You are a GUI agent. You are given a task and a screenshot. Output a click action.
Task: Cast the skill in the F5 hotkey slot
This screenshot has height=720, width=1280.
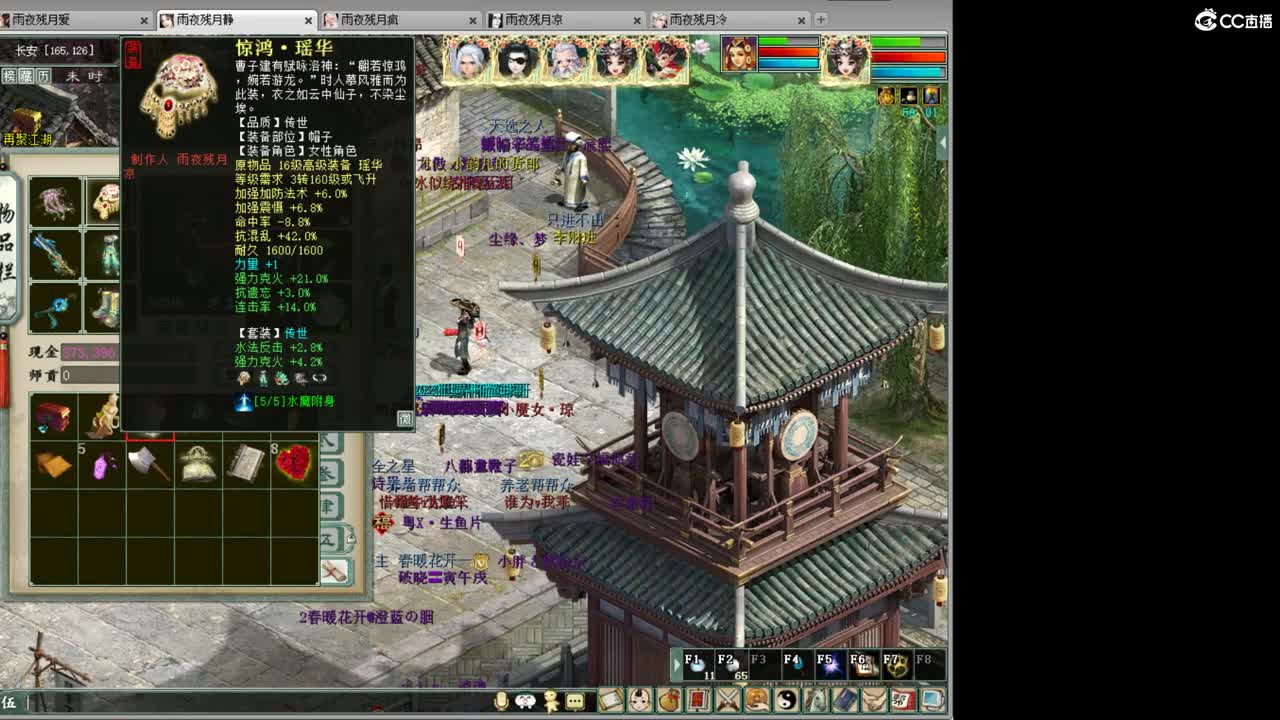(831, 662)
